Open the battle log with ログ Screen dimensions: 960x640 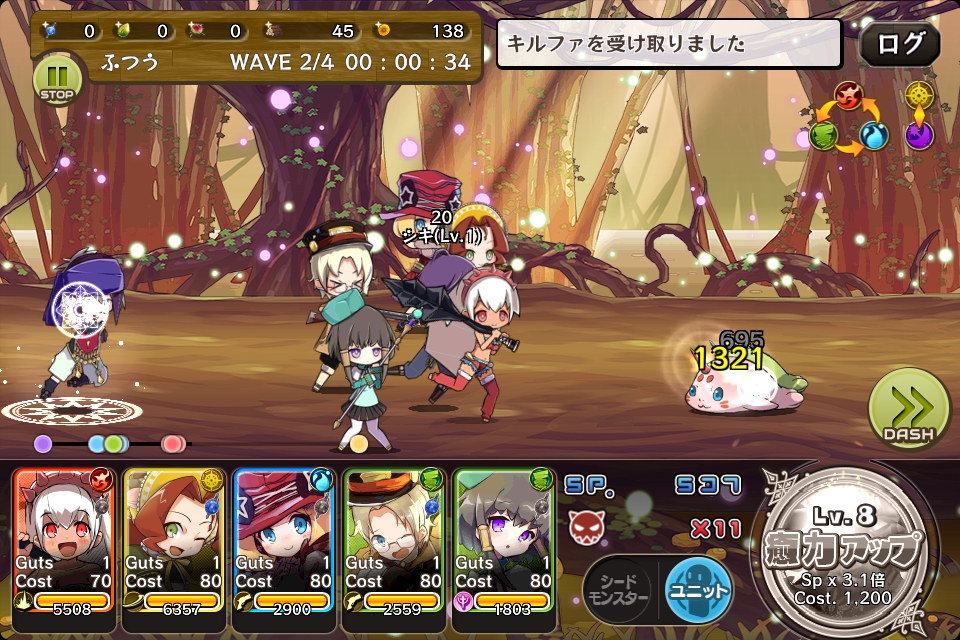pyautogui.click(x=899, y=44)
